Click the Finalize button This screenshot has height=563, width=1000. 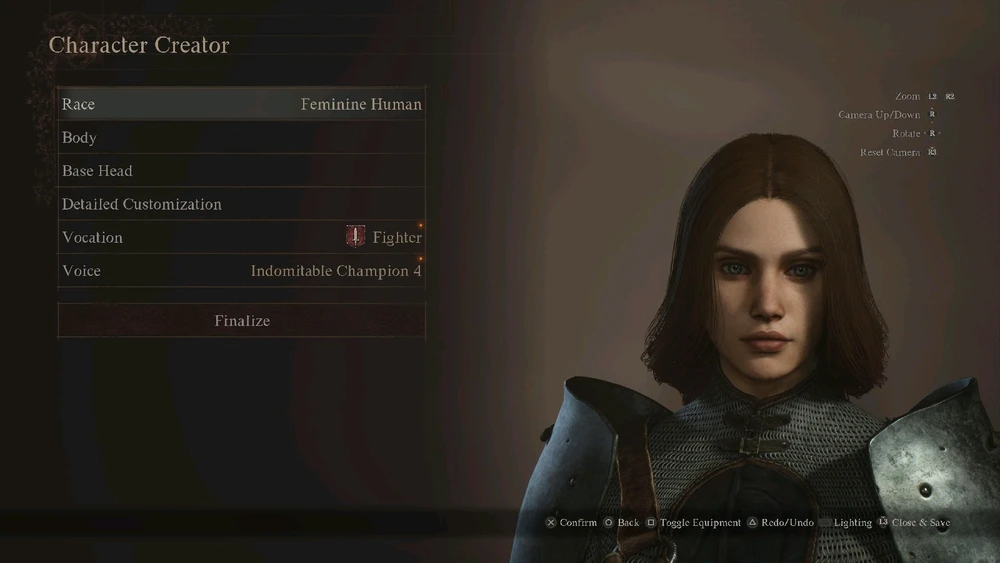coord(241,321)
